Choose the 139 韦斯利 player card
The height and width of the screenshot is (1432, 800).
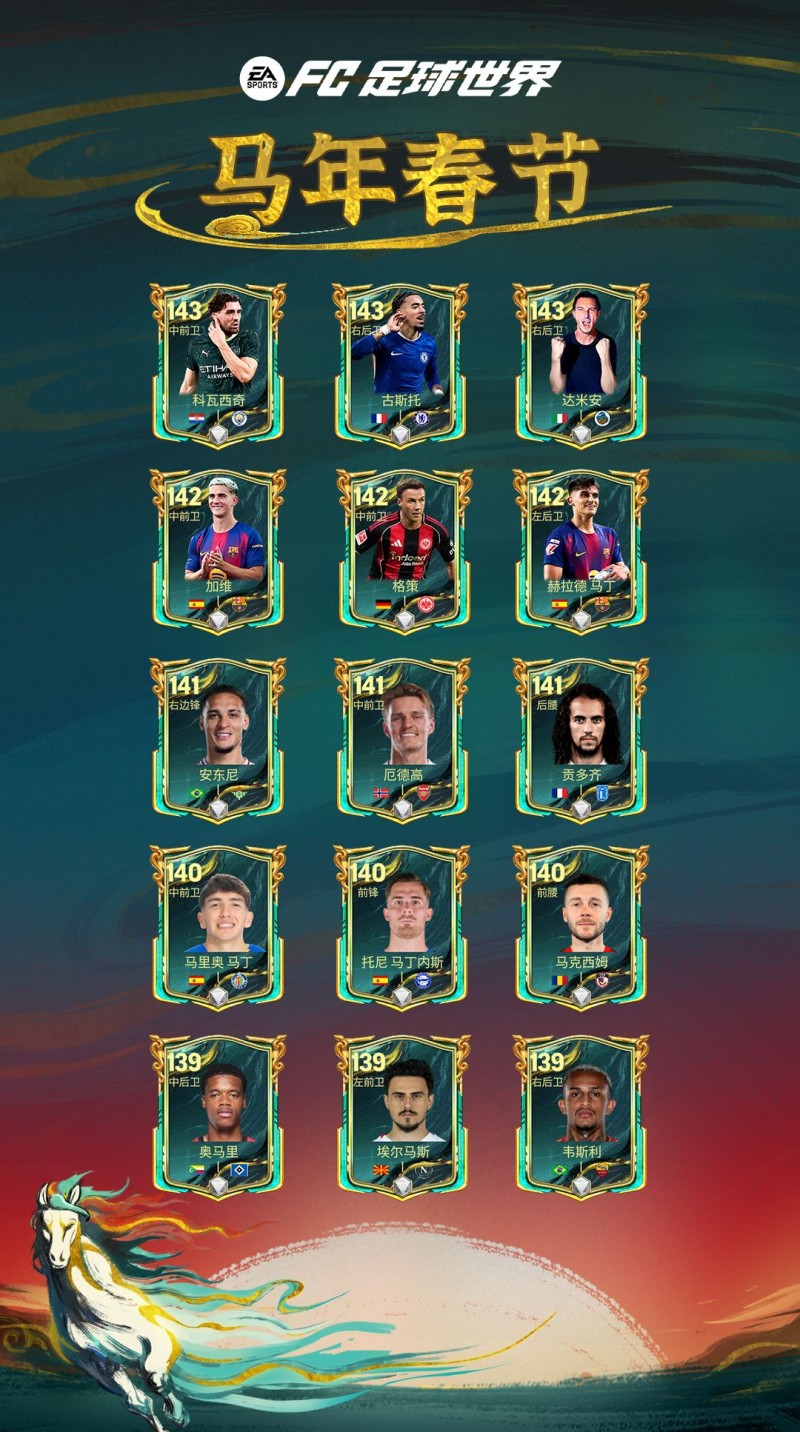[x=581, y=1115]
